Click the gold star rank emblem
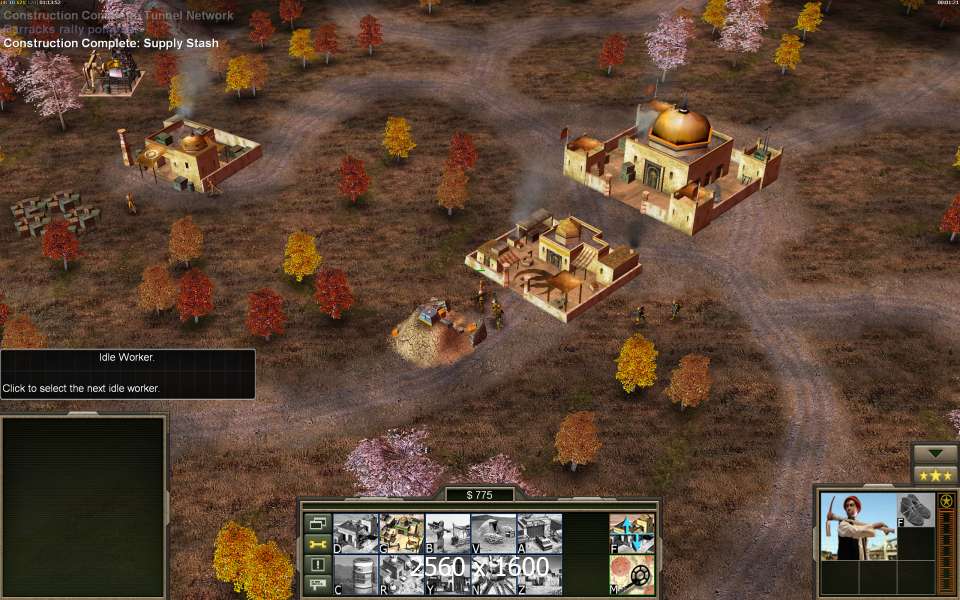960x600 pixels. pyautogui.click(x=946, y=501)
